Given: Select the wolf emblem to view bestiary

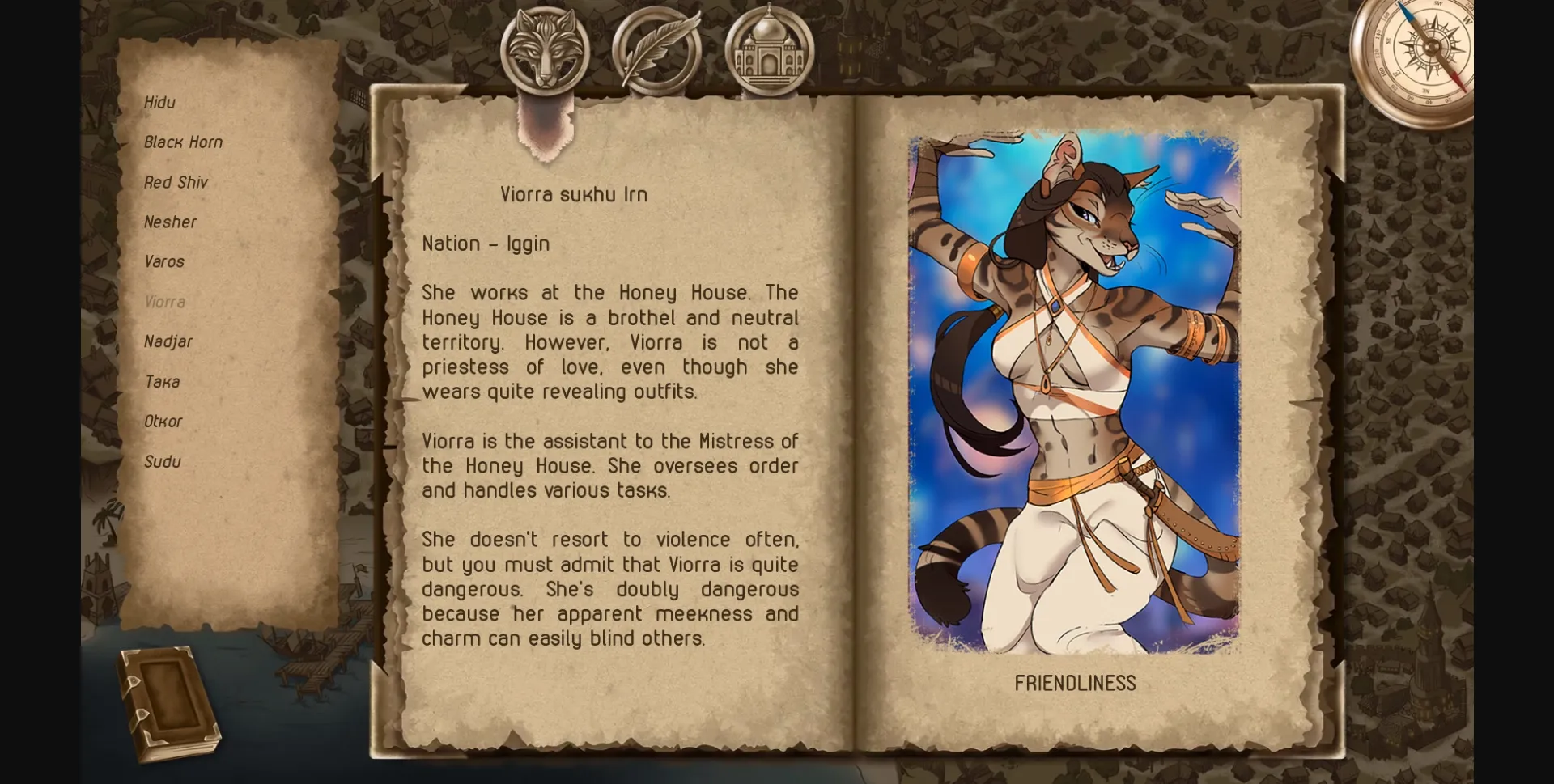Looking at the screenshot, I should pyautogui.click(x=546, y=50).
